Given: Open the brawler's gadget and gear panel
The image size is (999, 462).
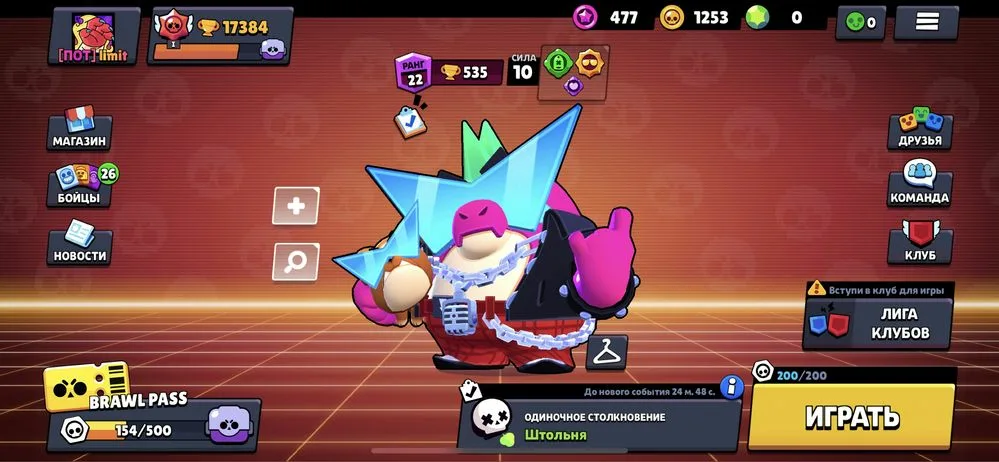Looking at the screenshot, I should [575, 72].
